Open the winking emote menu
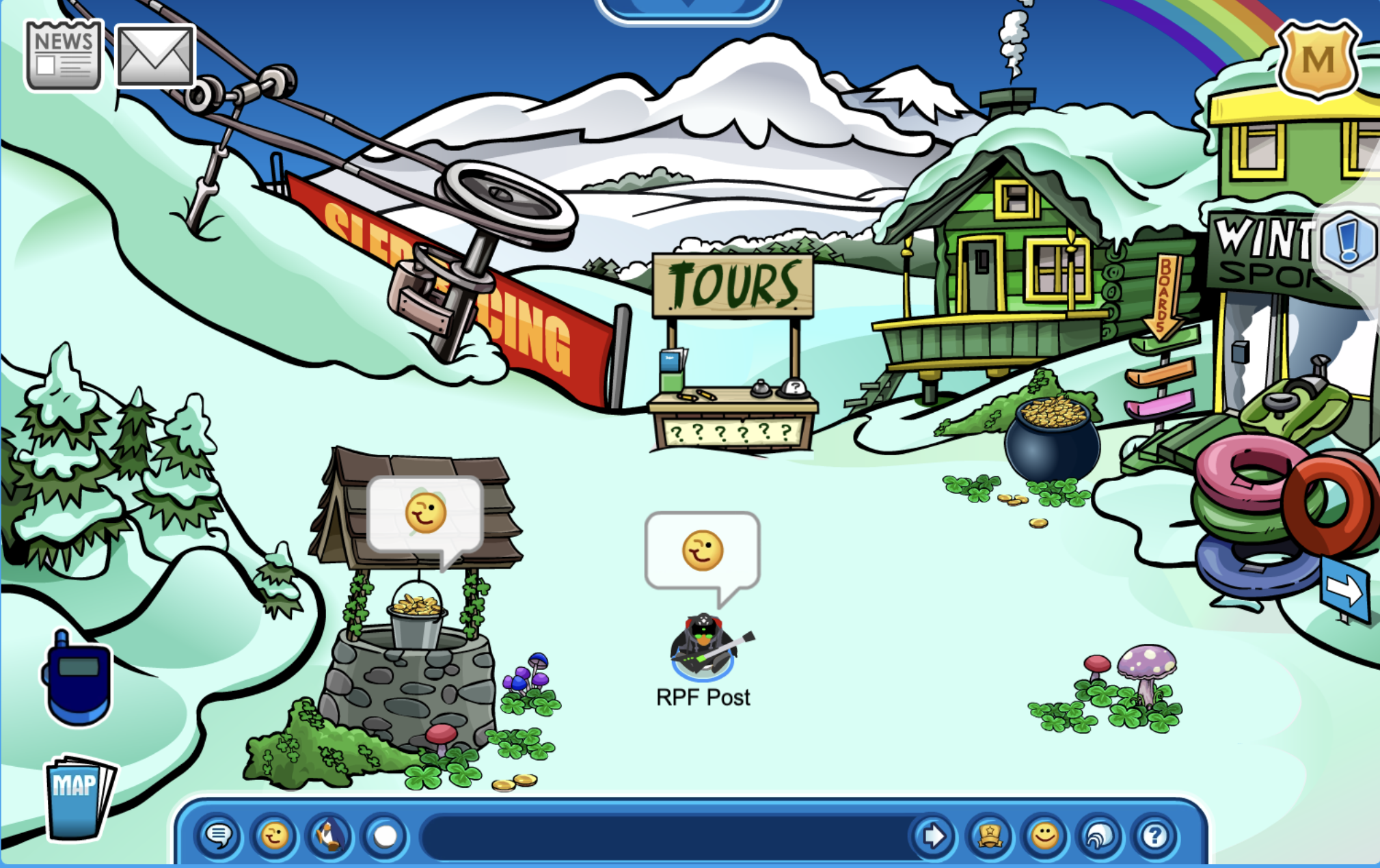Viewport: 1380px width, 868px height. [x=275, y=836]
